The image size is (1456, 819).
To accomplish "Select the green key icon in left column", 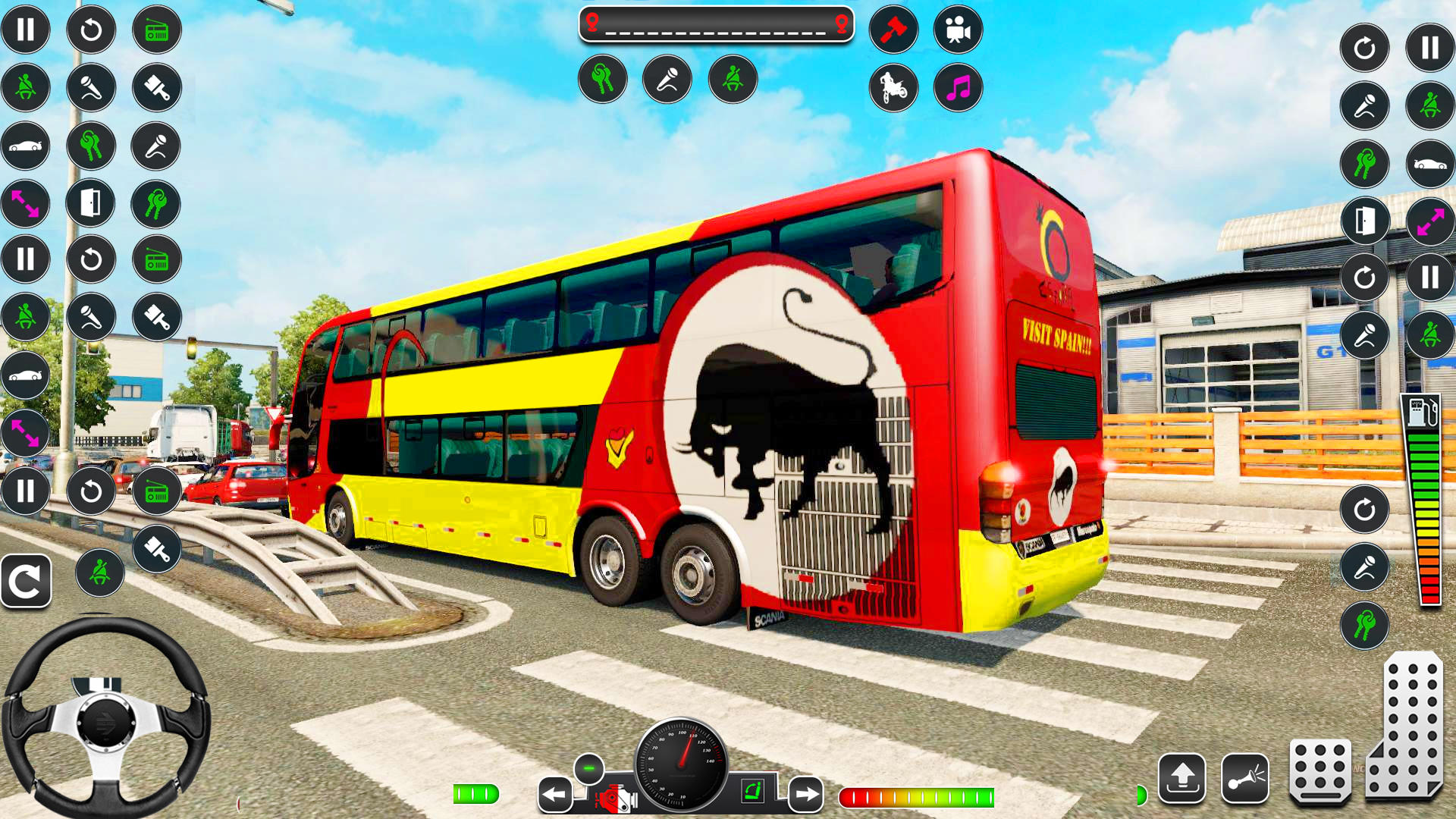I will (90, 144).
